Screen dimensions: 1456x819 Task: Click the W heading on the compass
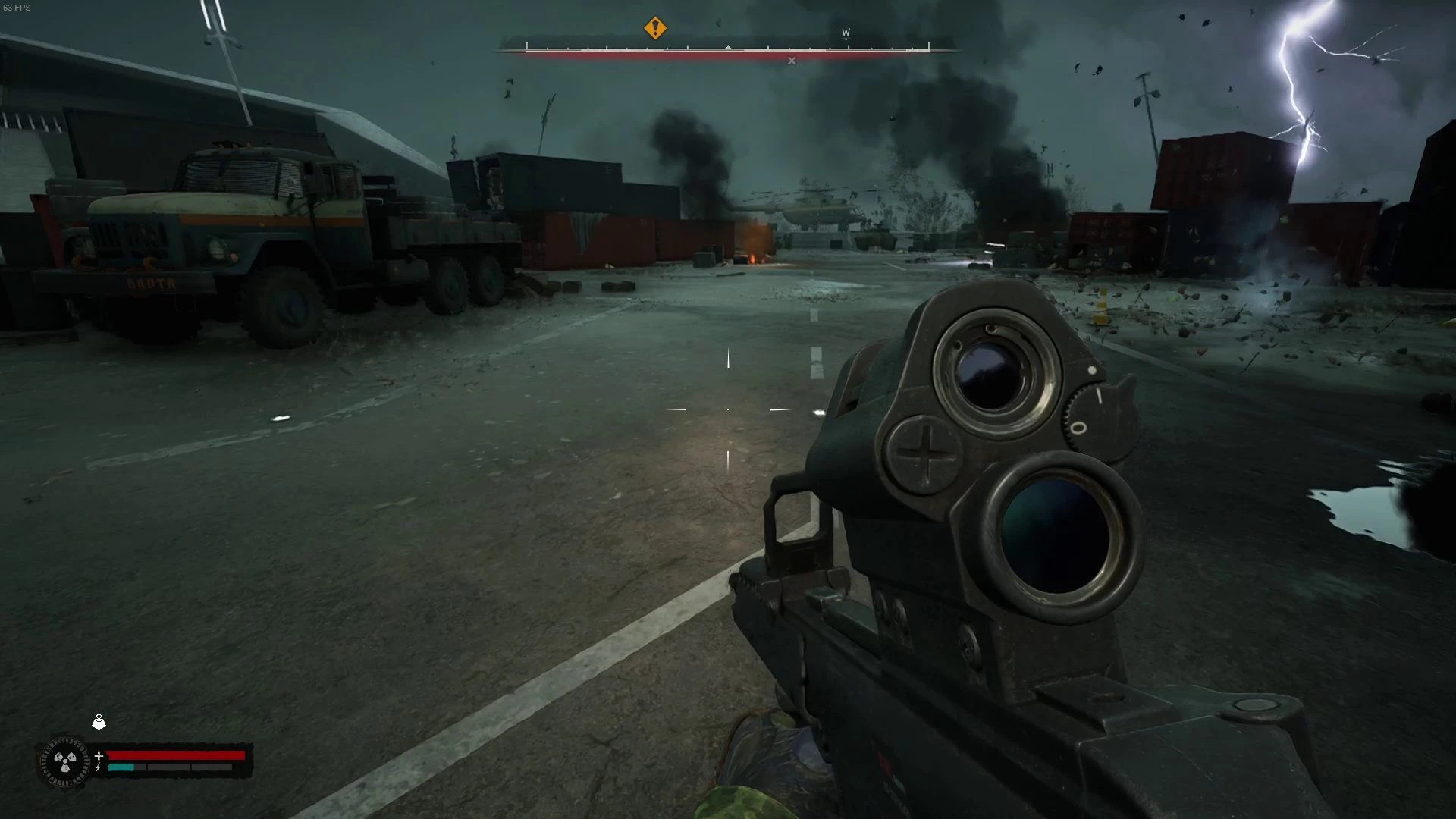pyautogui.click(x=846, y=33)
